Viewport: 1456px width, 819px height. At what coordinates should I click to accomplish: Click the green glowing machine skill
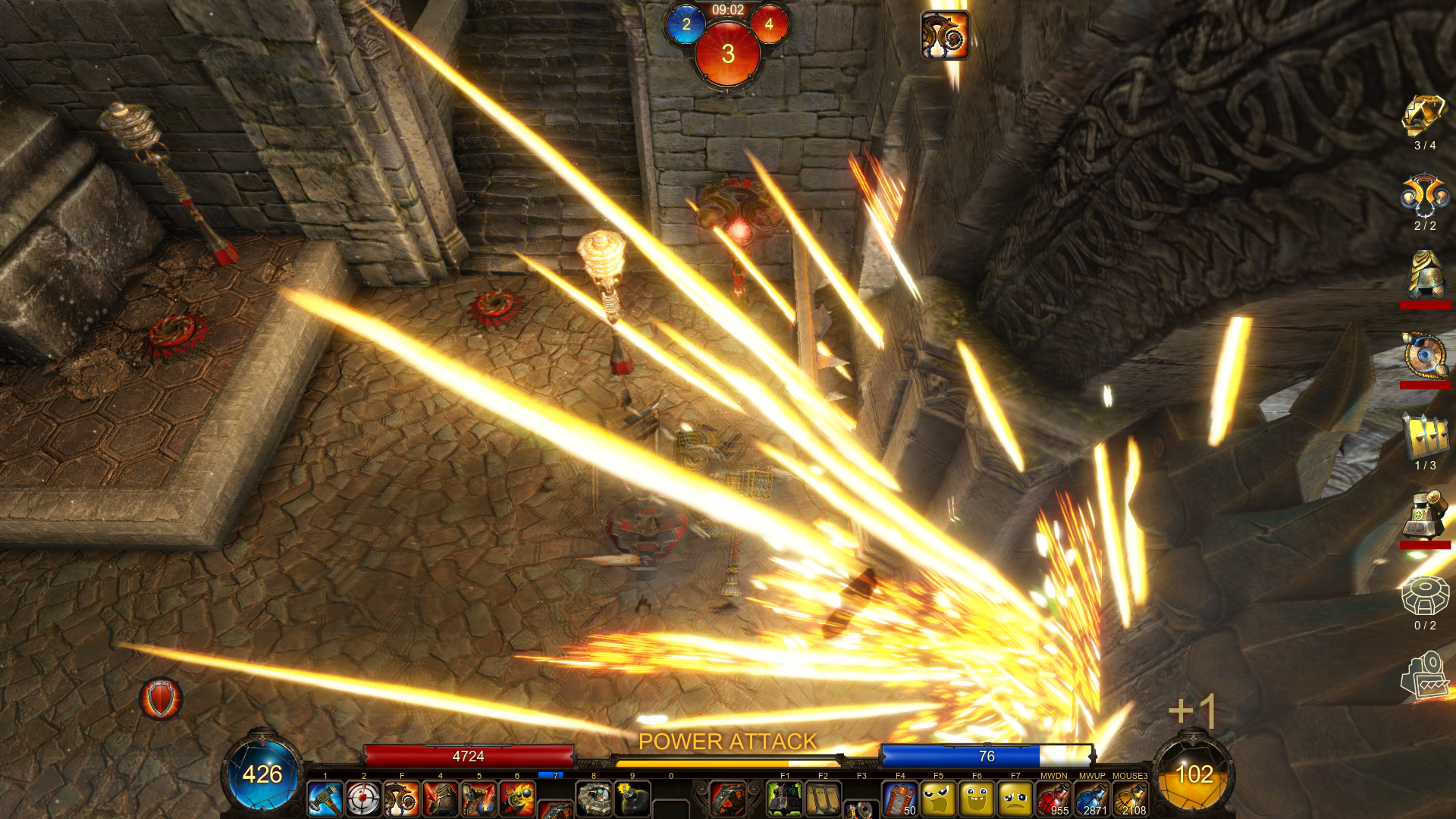[x=785, y=799]
